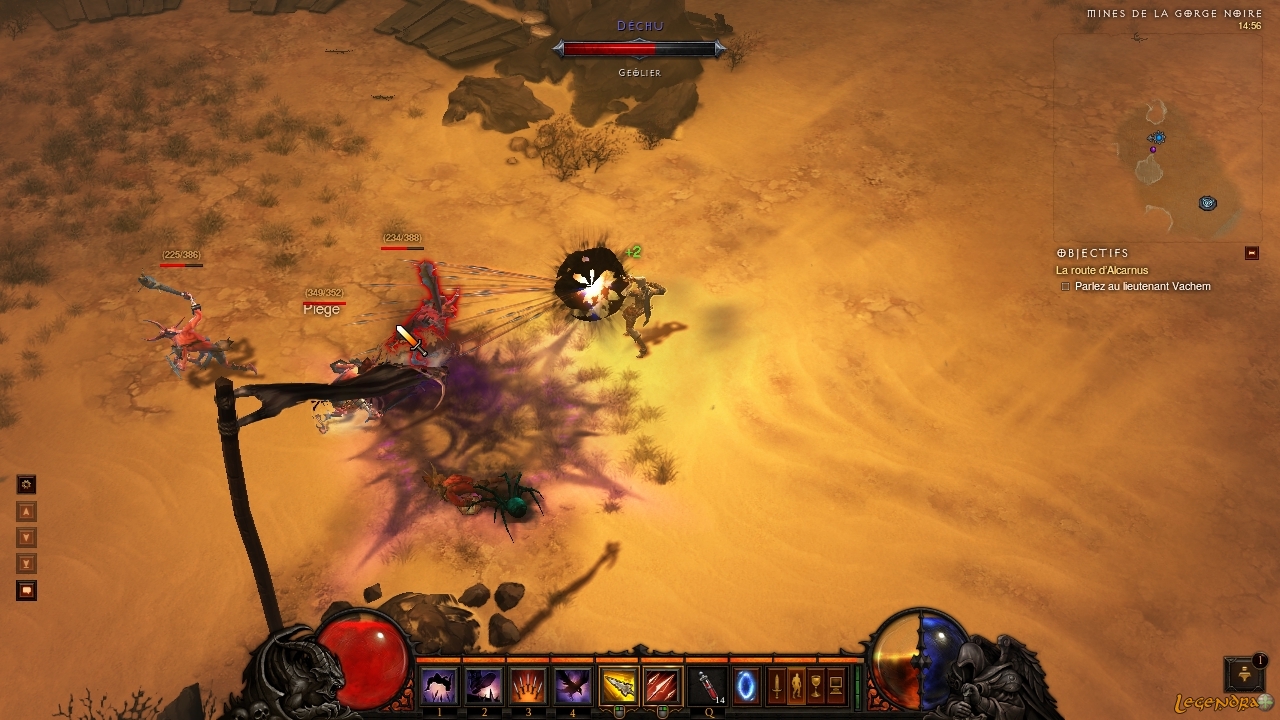Screen dimensions: 1280x720
Task: Choose the red streaking arrows secondary skill
Action: click(x=661, y=686)
